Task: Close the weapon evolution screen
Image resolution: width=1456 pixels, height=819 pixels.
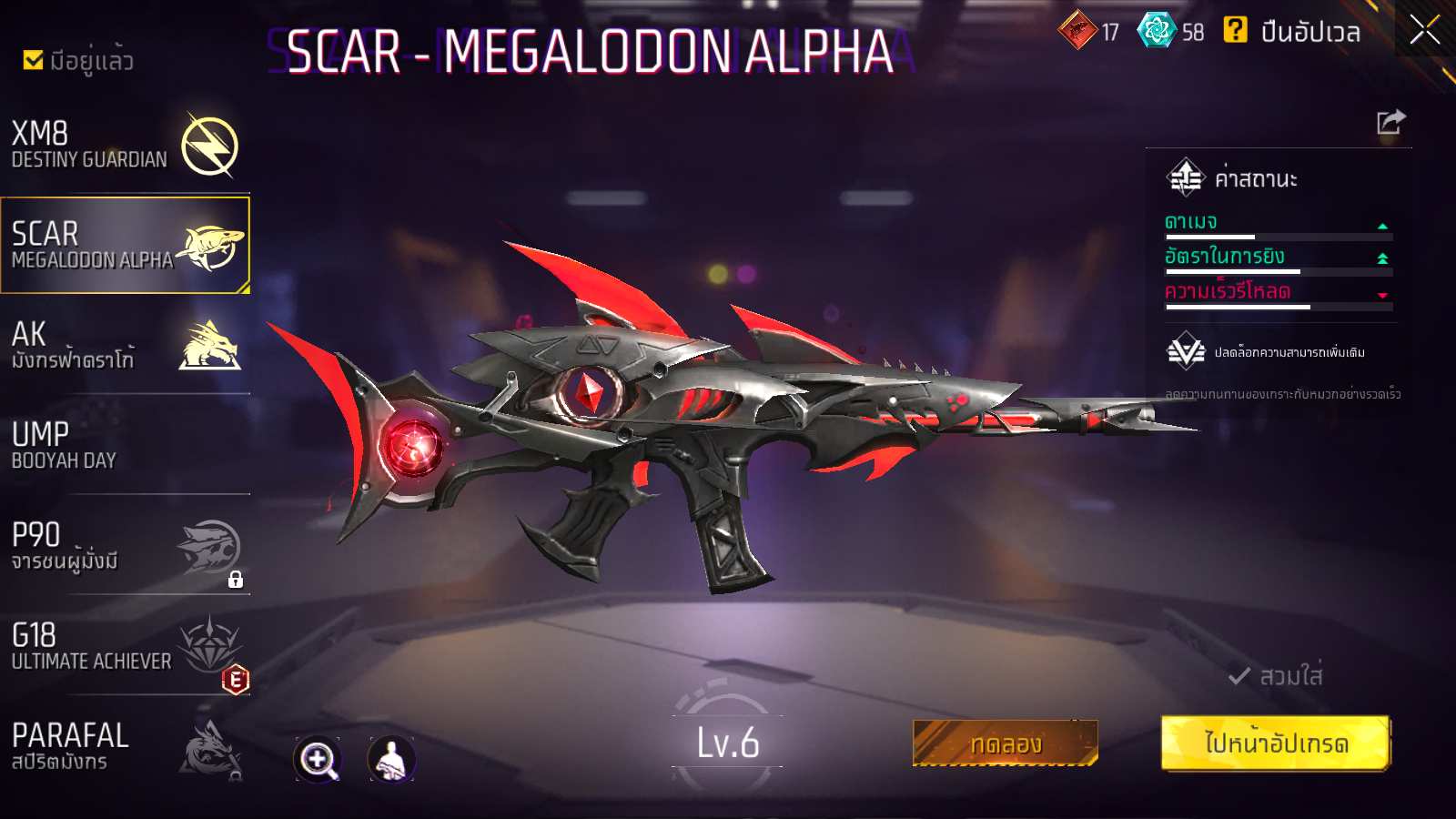Action: (1424, 30)
